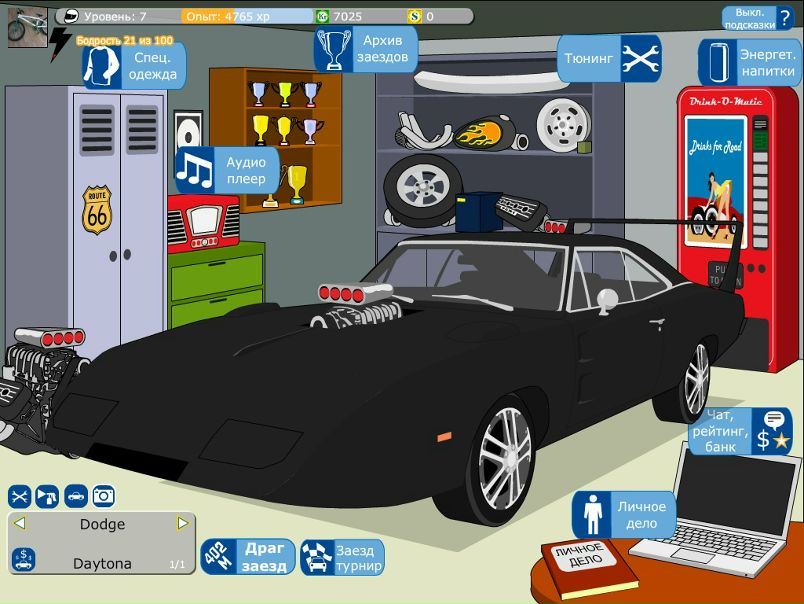Start a Драг заезд drag race
The height and width of the screenshot is (604, 804).
pyautogui.click(x=247, y=557)
